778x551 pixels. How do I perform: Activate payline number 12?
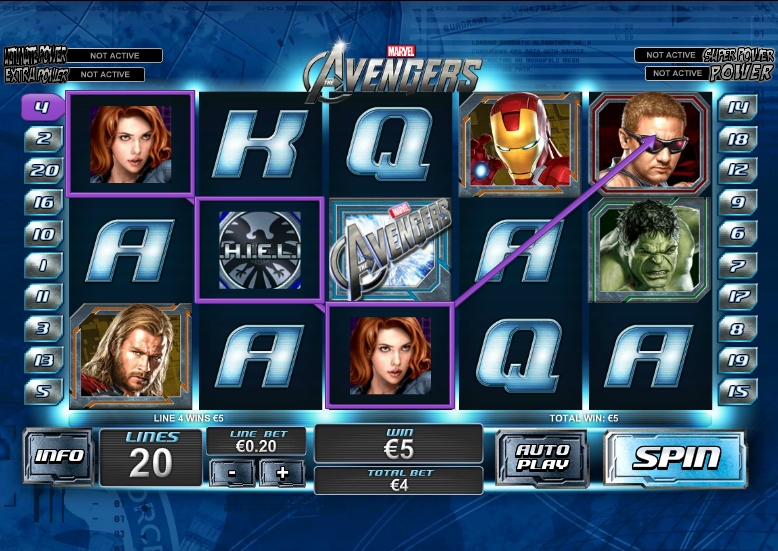click(x=737, y=170)
